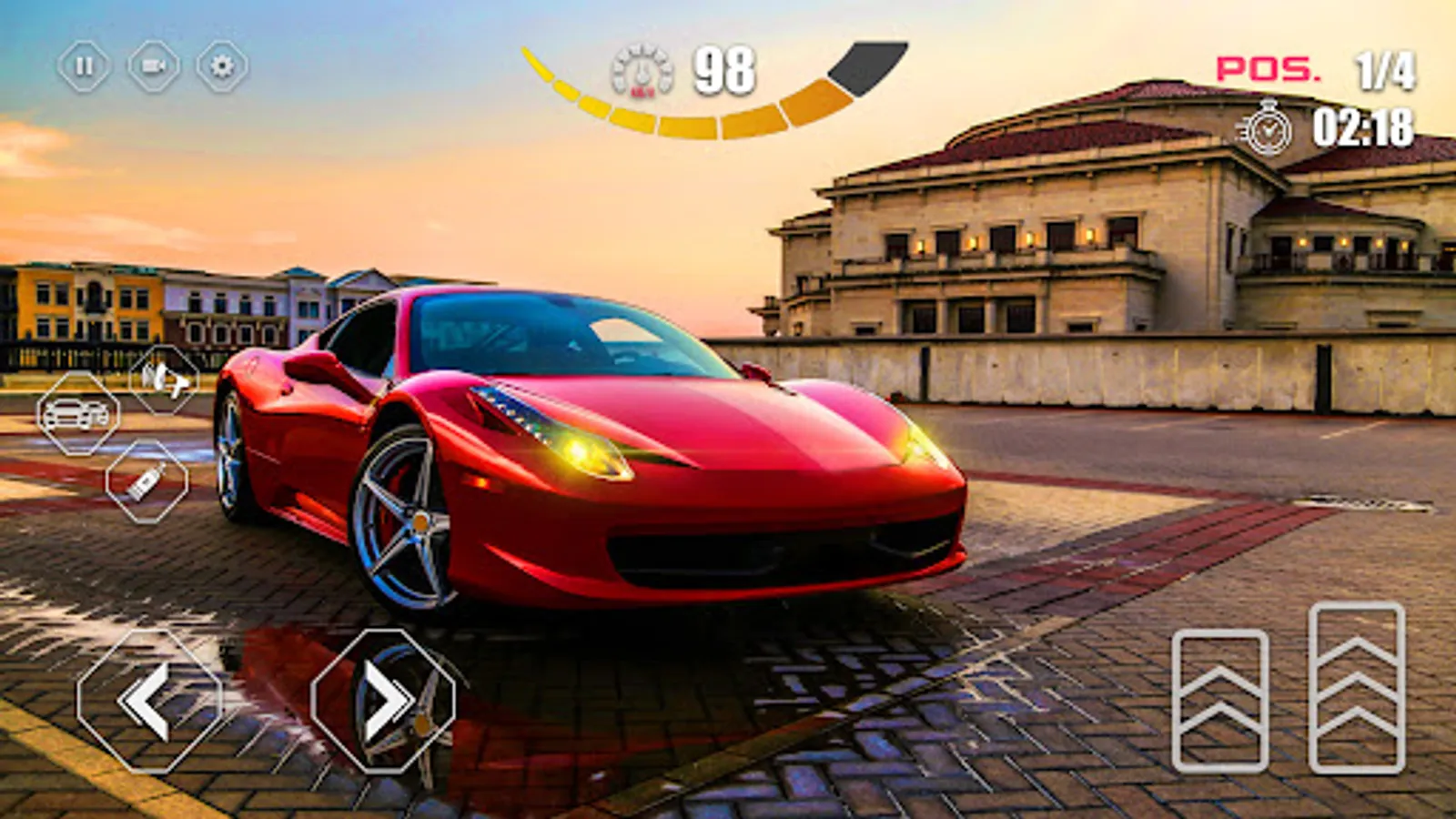Click the octagon around the pause icon
The image size is (1456, 819).
click(82, 66)
